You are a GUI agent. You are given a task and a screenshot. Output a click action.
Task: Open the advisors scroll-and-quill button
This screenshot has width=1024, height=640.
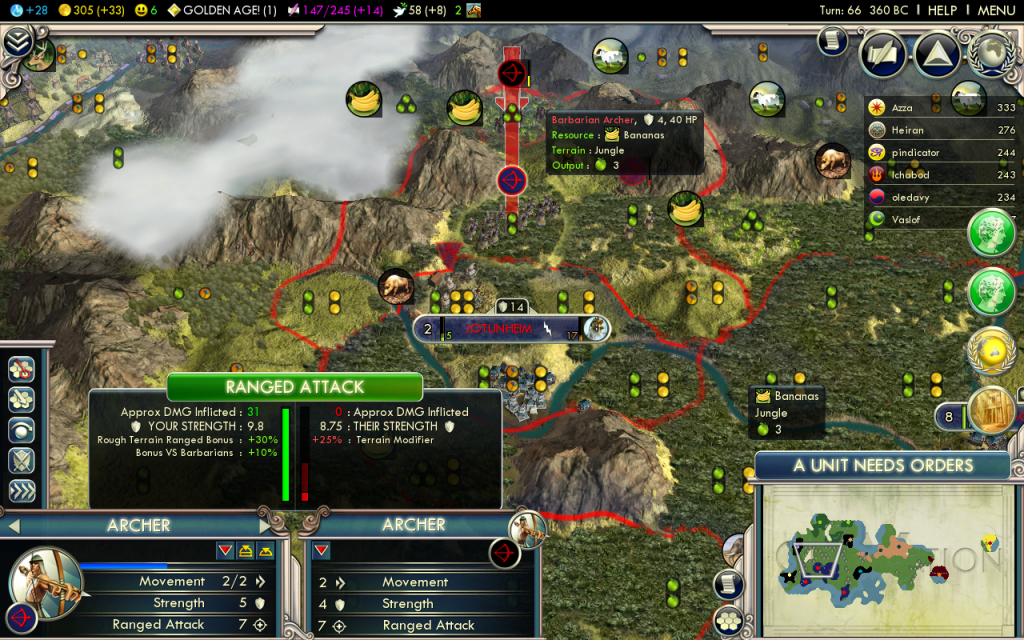point(883,53)
